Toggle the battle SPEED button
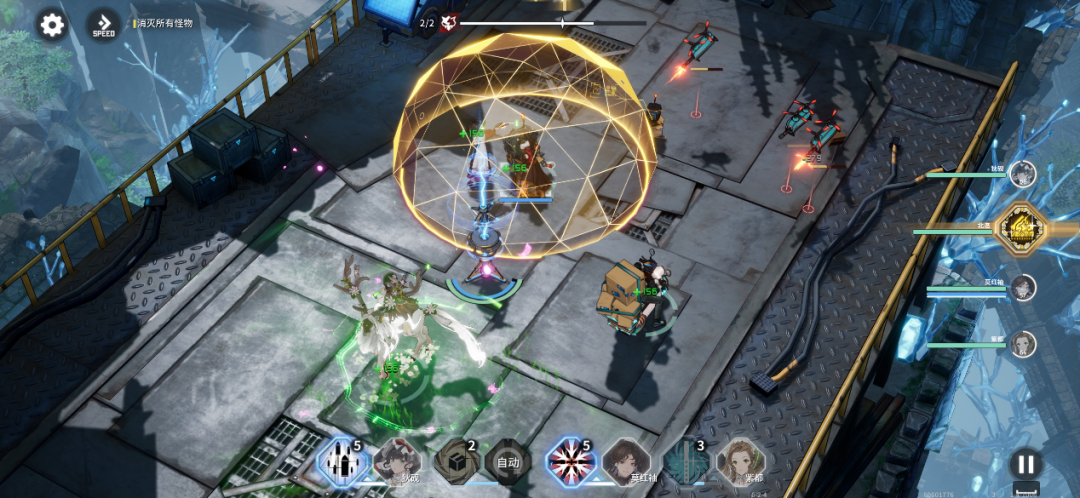The height and width of the screenshot is (498, 1080). click(x=104, y=25)
